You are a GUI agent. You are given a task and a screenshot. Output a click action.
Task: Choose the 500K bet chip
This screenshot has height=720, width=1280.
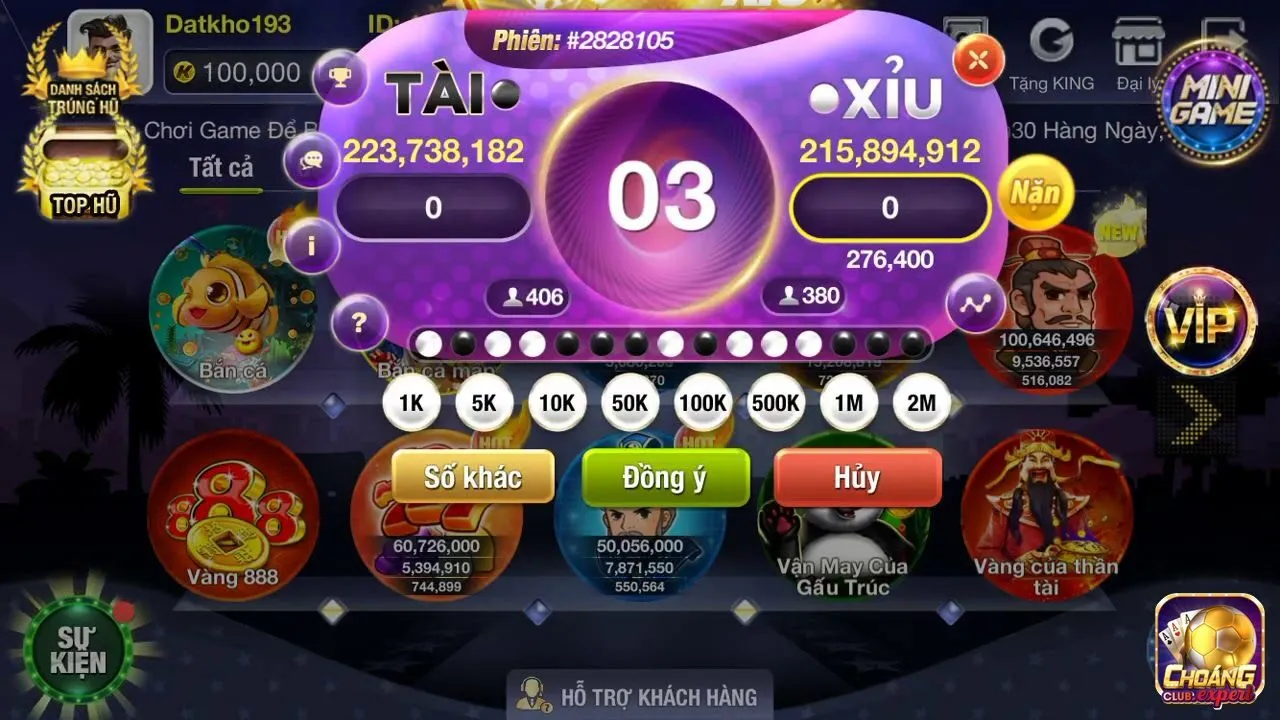[776, 402]
